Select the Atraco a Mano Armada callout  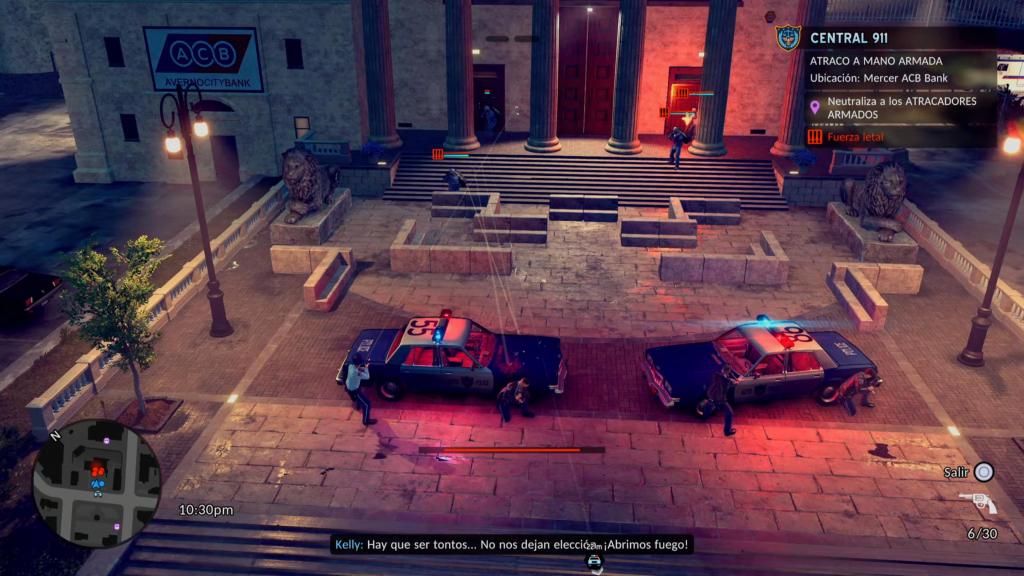pyautogui.click(x=875, y=61)
